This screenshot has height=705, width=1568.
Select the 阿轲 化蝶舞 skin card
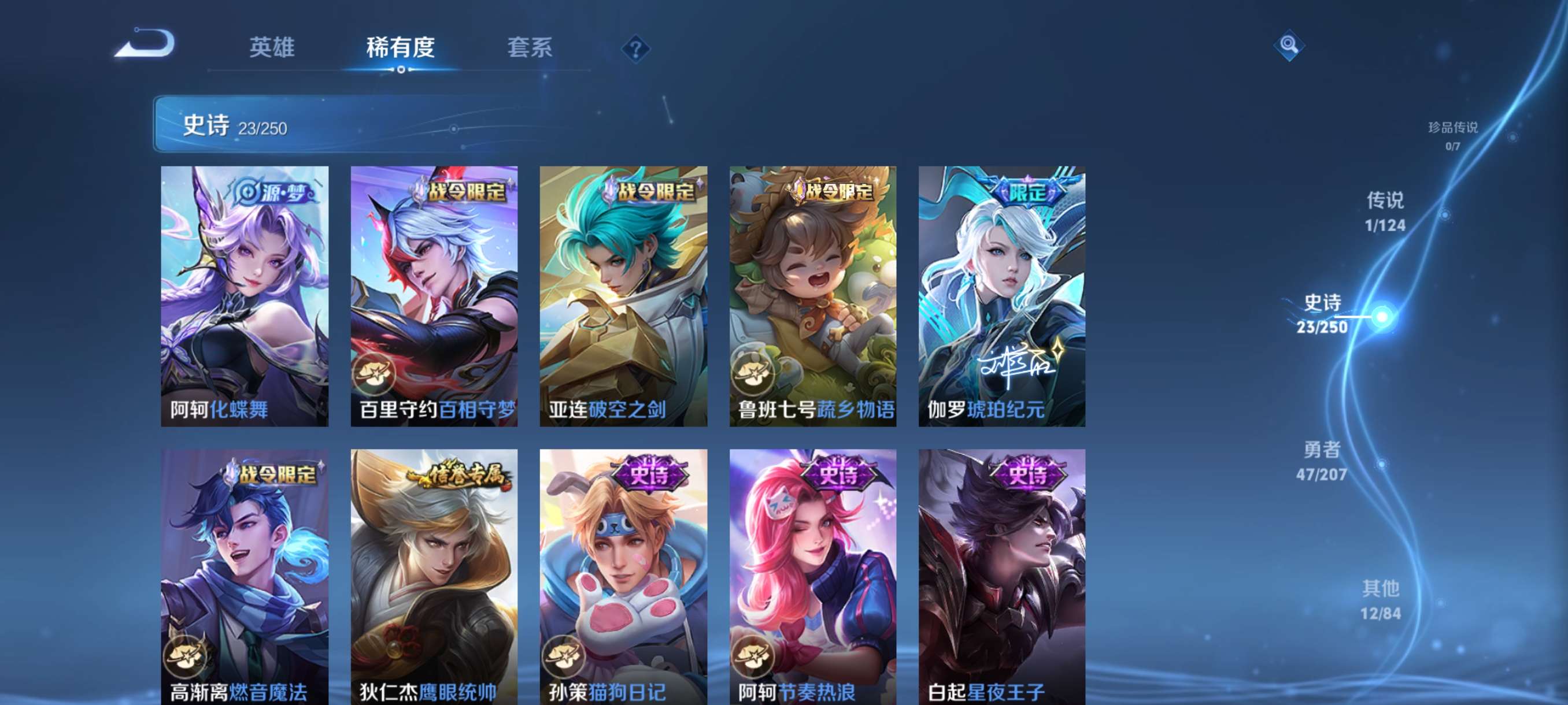(x=245, y=296)
